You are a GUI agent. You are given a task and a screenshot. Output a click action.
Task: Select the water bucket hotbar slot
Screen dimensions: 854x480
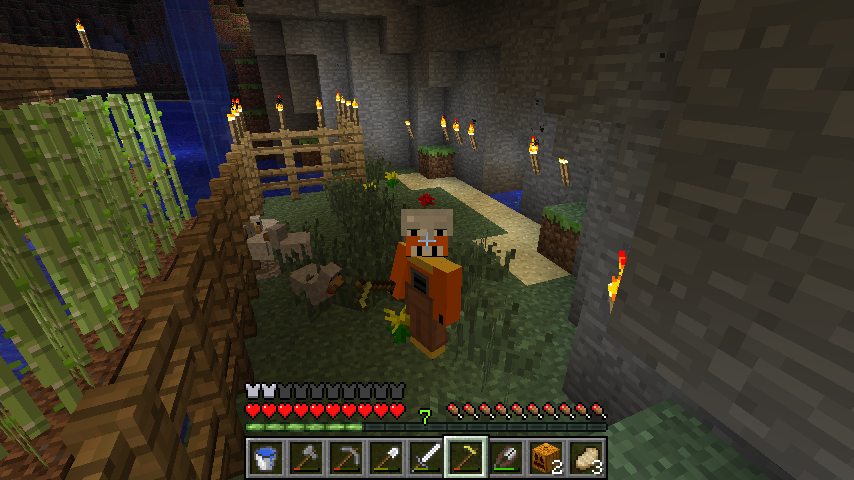click(266, 458)
